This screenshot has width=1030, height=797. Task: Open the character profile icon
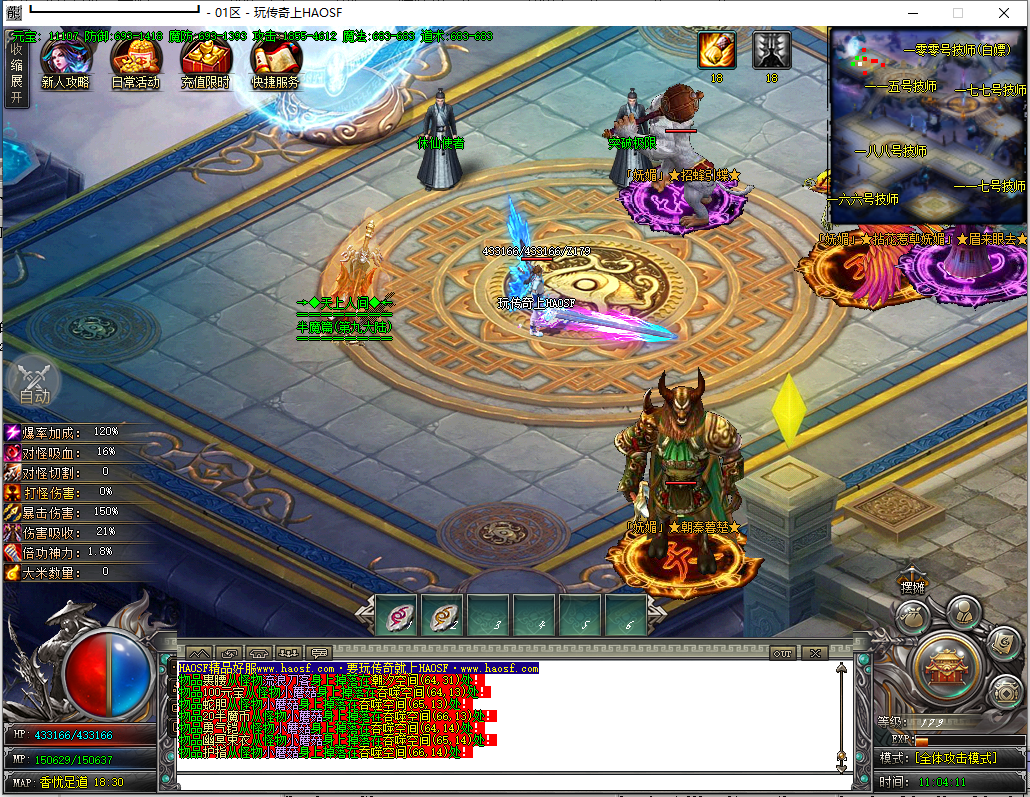pyautogui.click(x=962, y=610)
